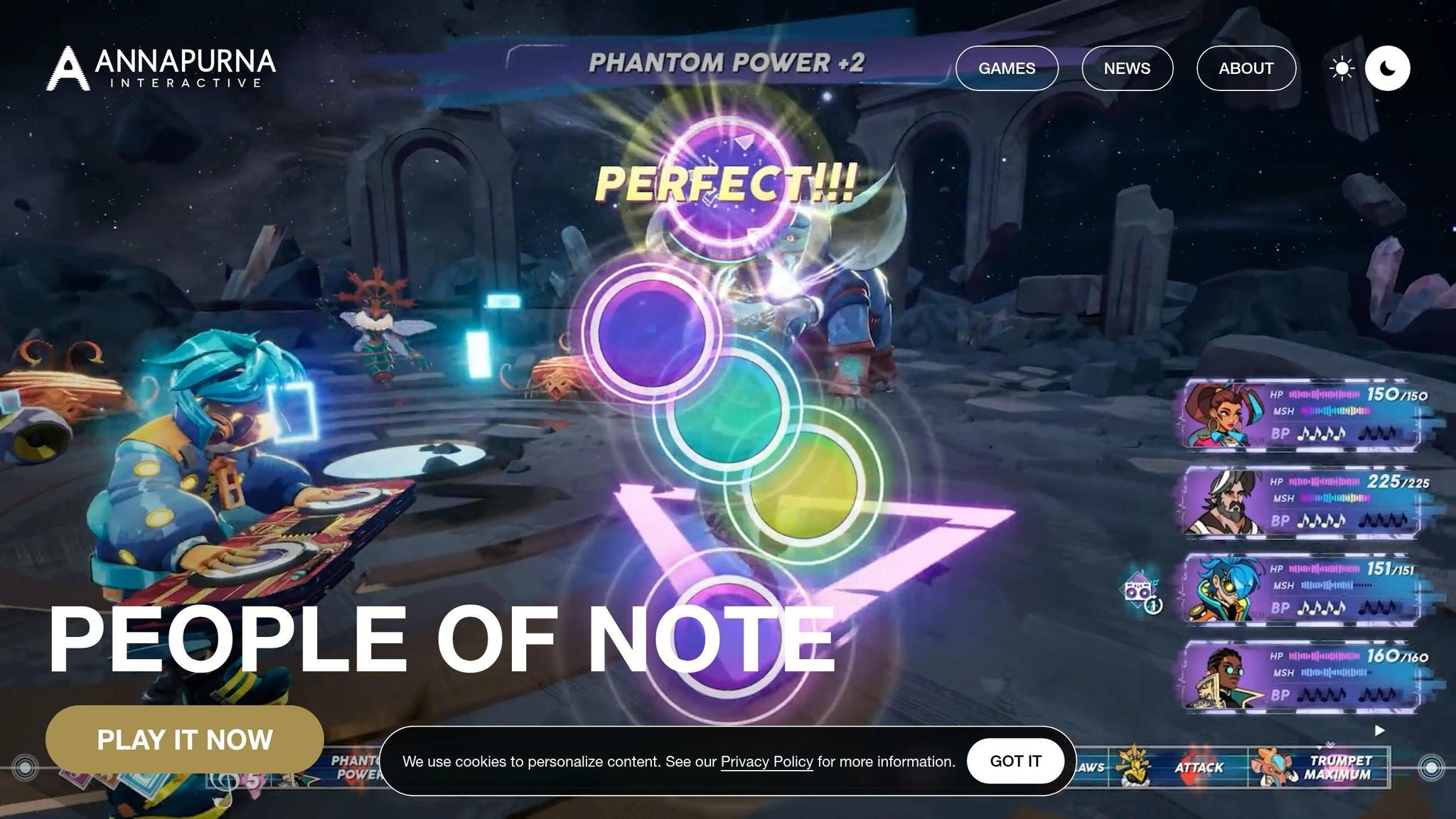Open the Privacy Policy link

click(x=766, y=761)
